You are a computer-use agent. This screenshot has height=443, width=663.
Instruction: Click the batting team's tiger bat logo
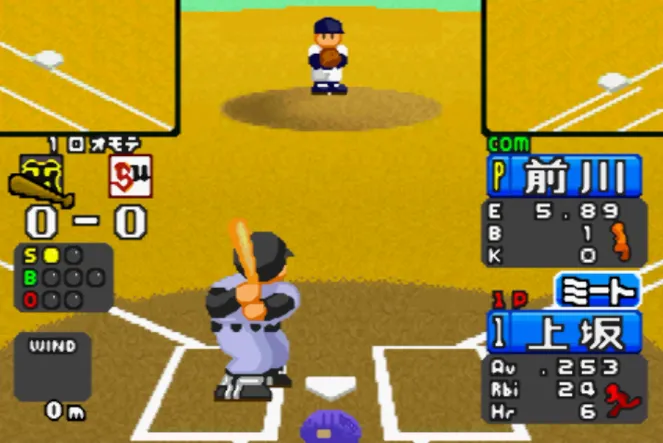click(35, 179)
